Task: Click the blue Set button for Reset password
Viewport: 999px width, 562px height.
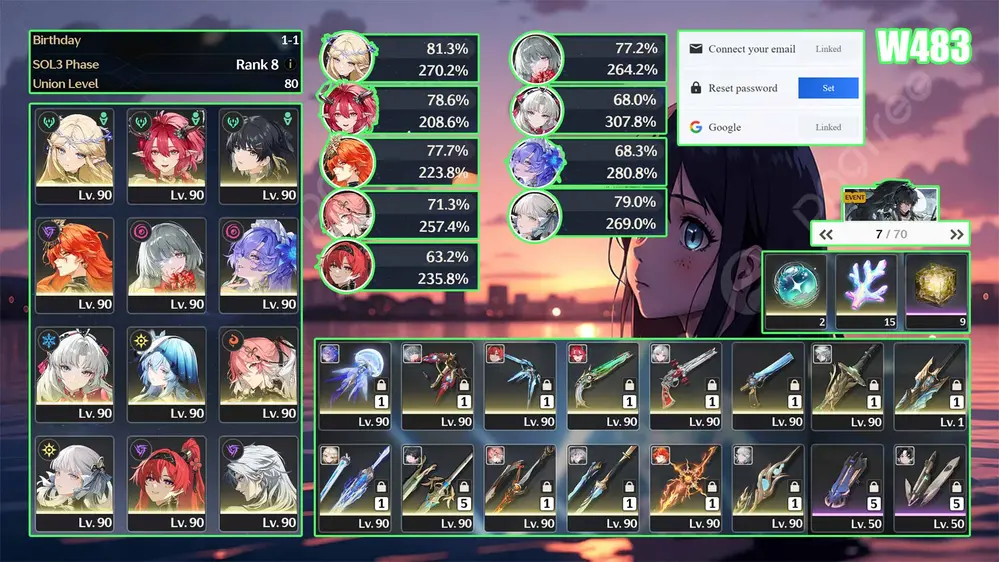Action: [828, 88]
